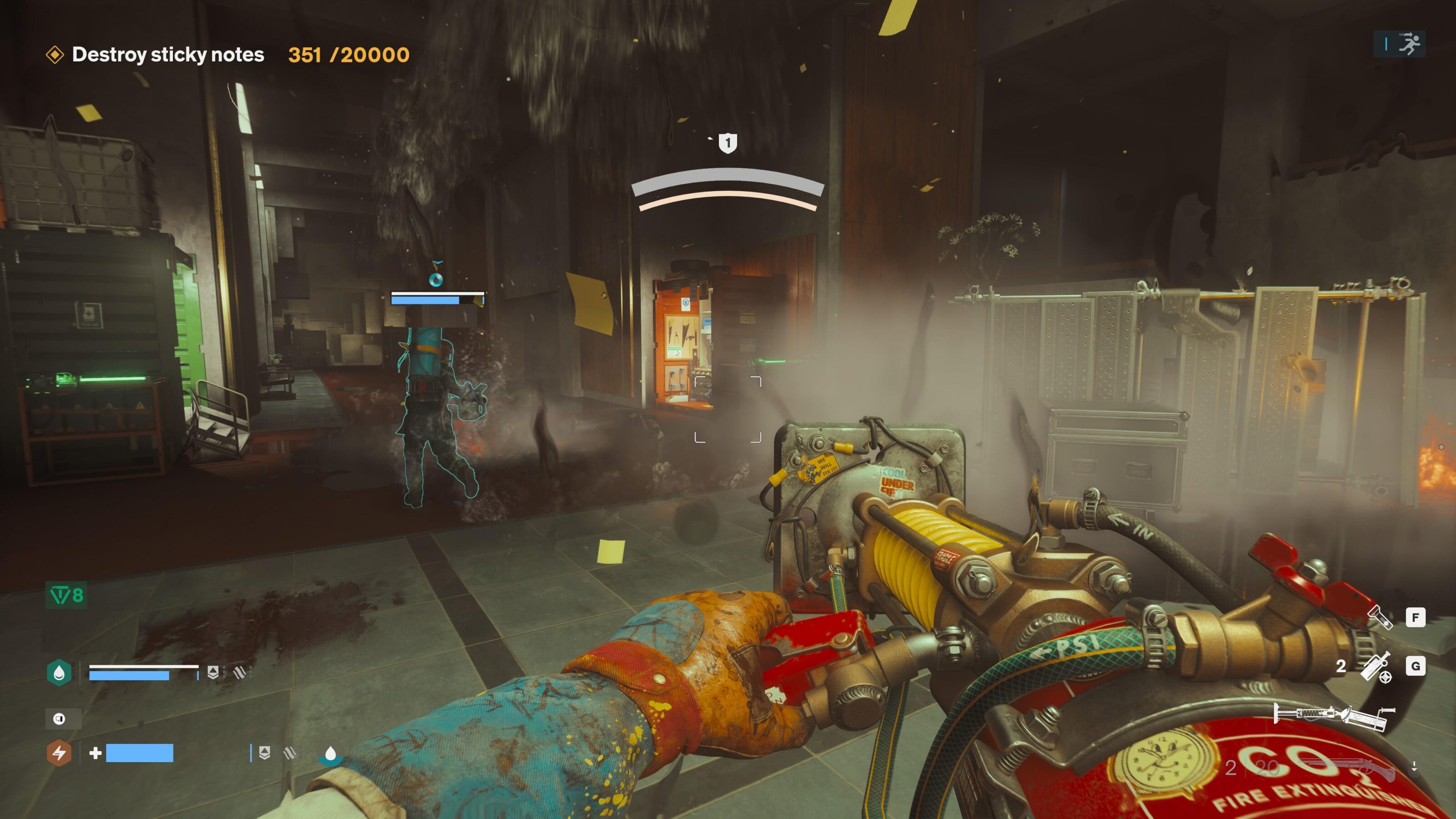
Task: Toggle the flashlight icon
Action: pyautogui.click(x=1379, y=617)
